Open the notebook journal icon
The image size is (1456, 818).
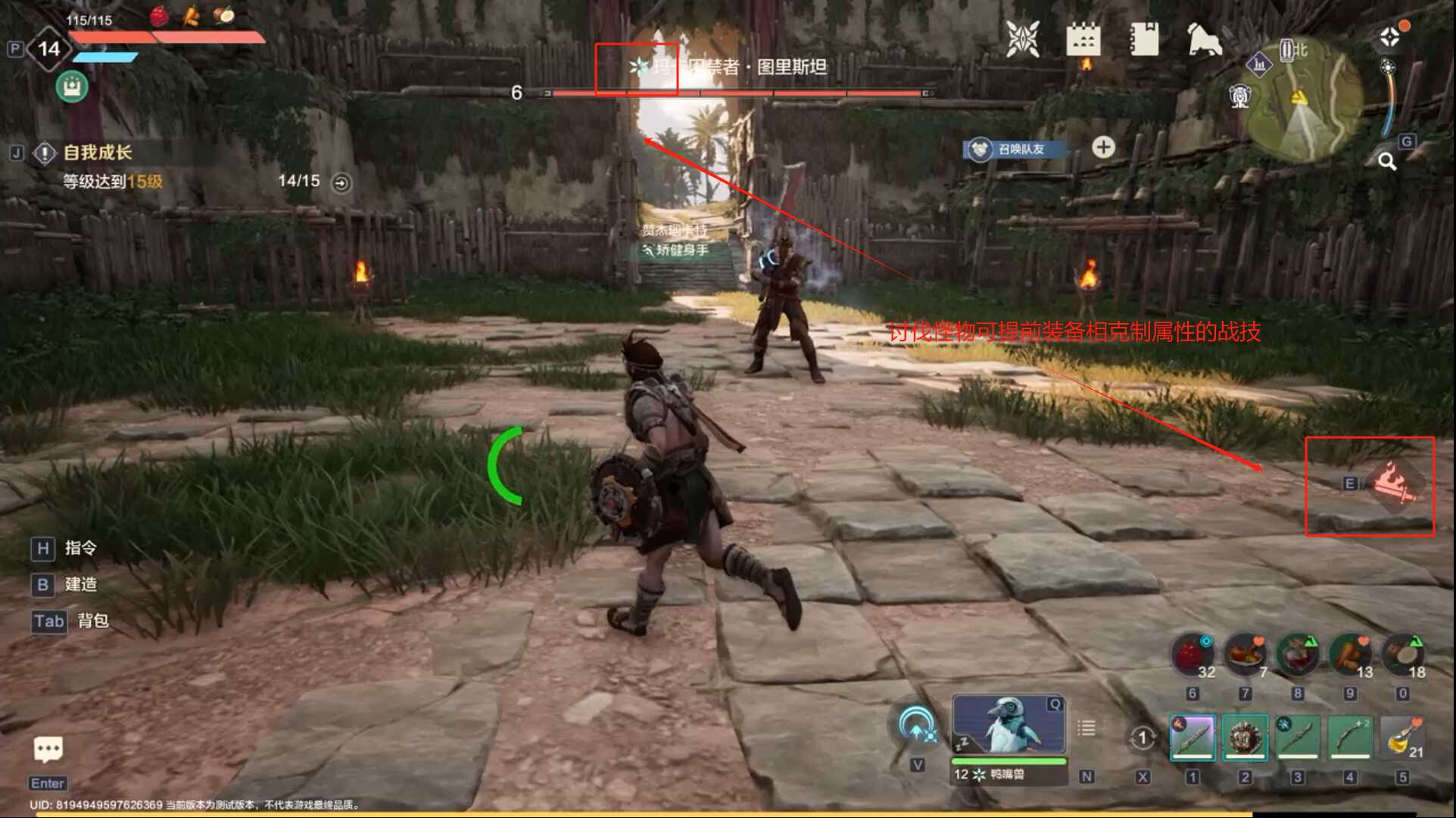1143,39
